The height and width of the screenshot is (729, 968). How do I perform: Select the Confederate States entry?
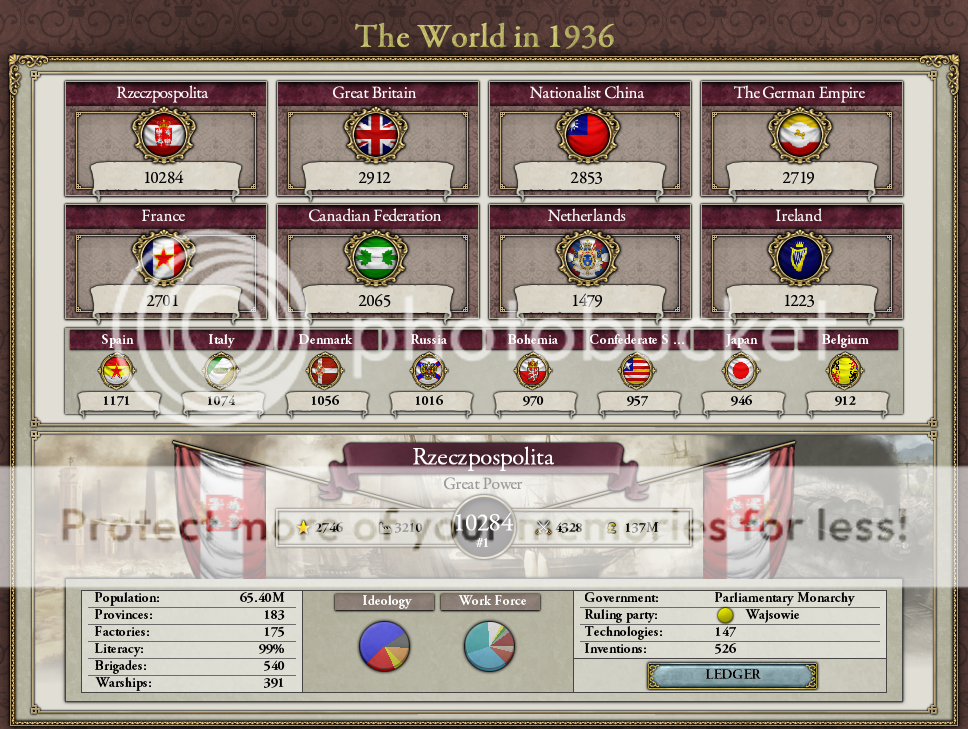coord(636,371)
